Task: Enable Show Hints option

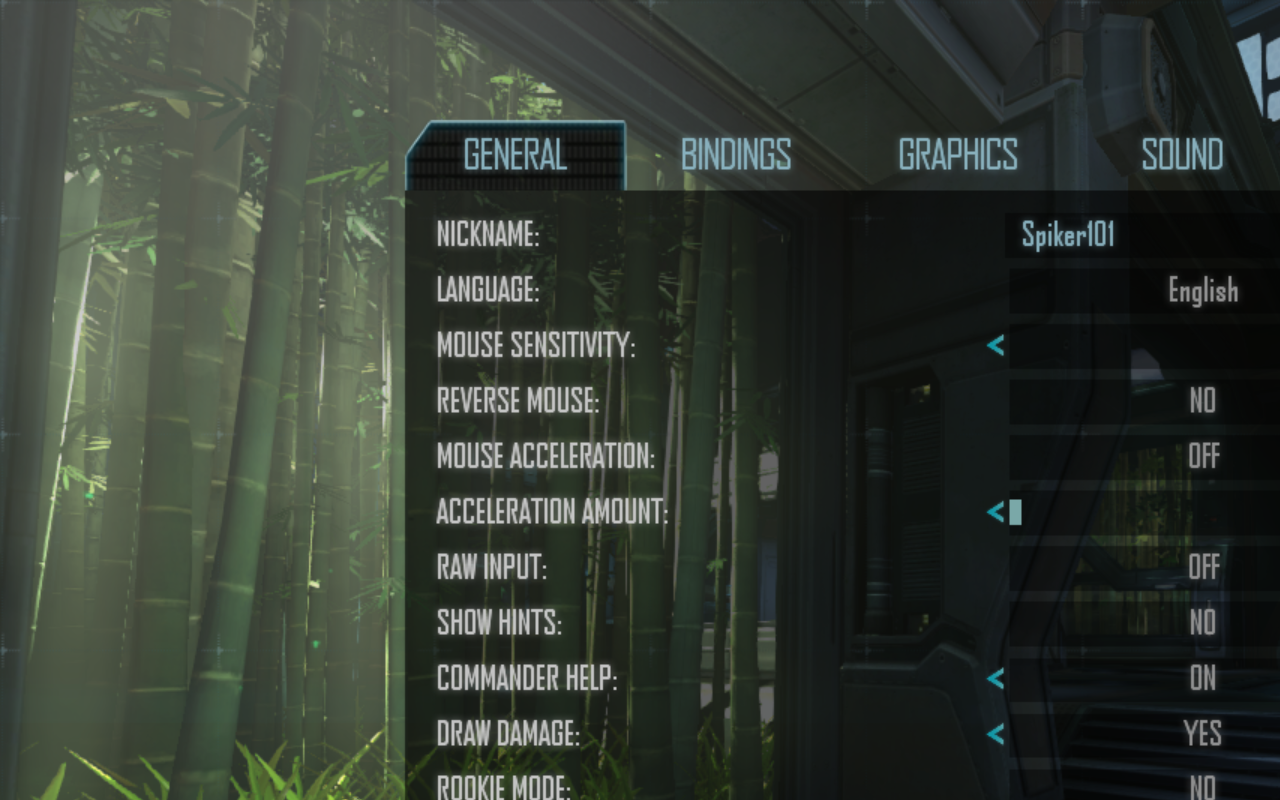Action: 1203,623
